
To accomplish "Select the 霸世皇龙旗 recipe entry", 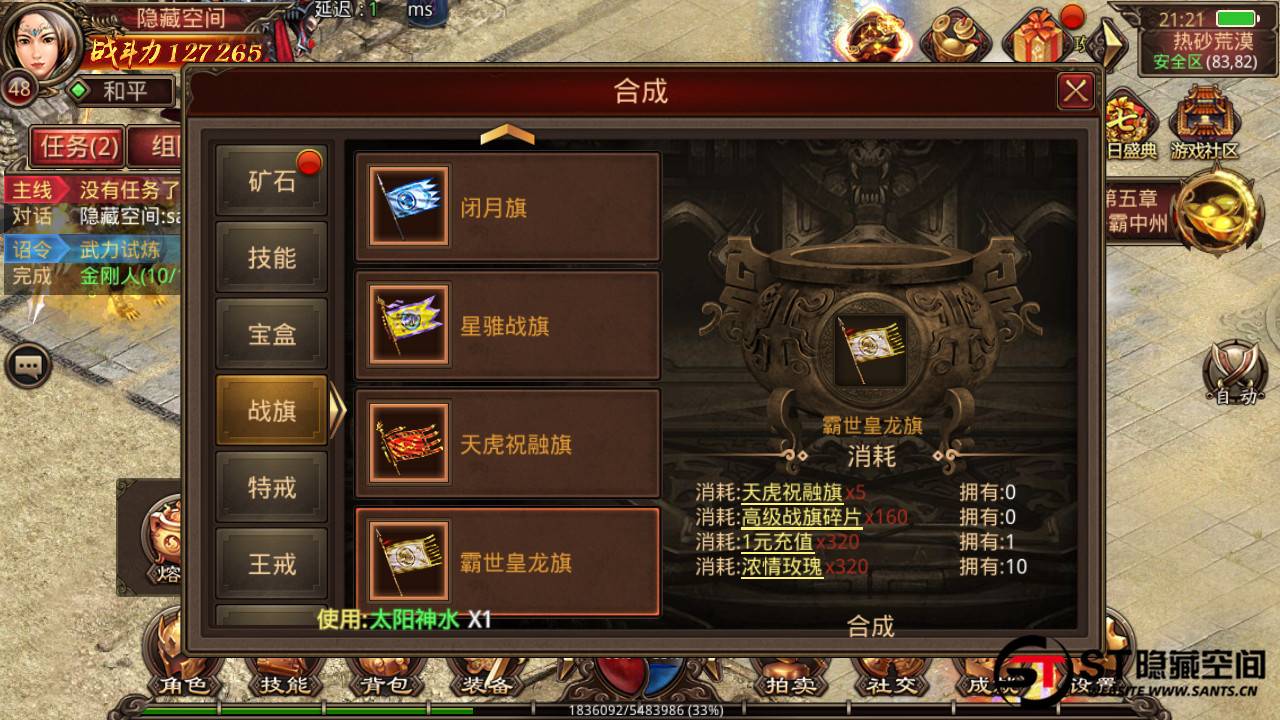I will [508, 563].
